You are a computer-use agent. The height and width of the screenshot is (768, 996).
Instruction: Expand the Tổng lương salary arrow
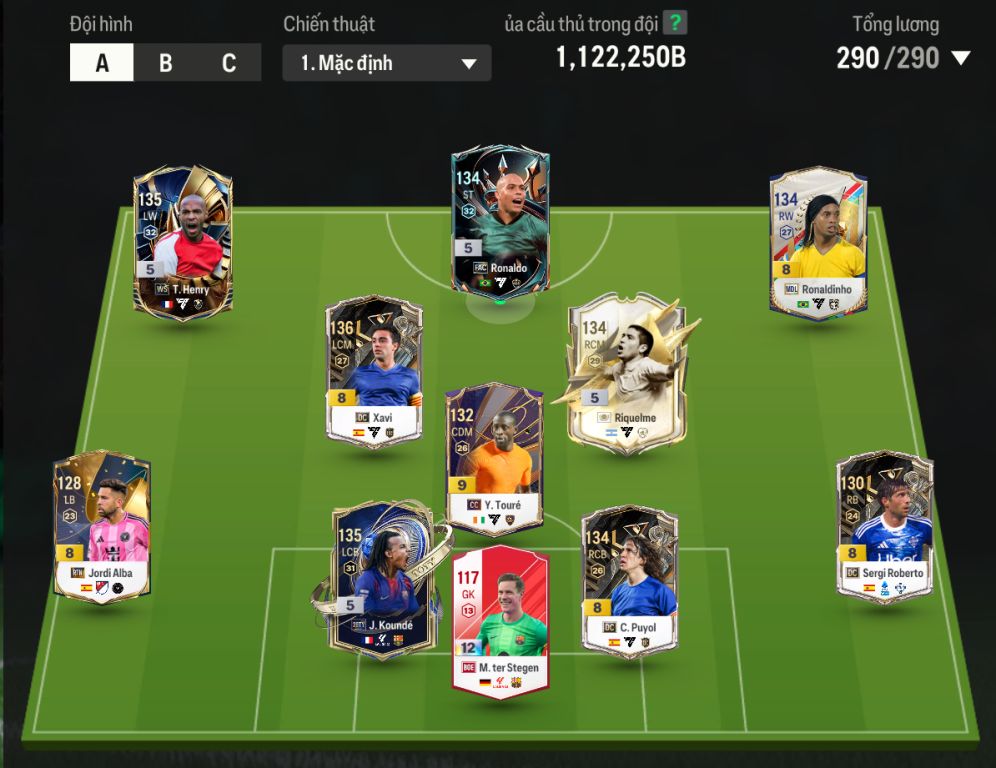tap(961, 58)
